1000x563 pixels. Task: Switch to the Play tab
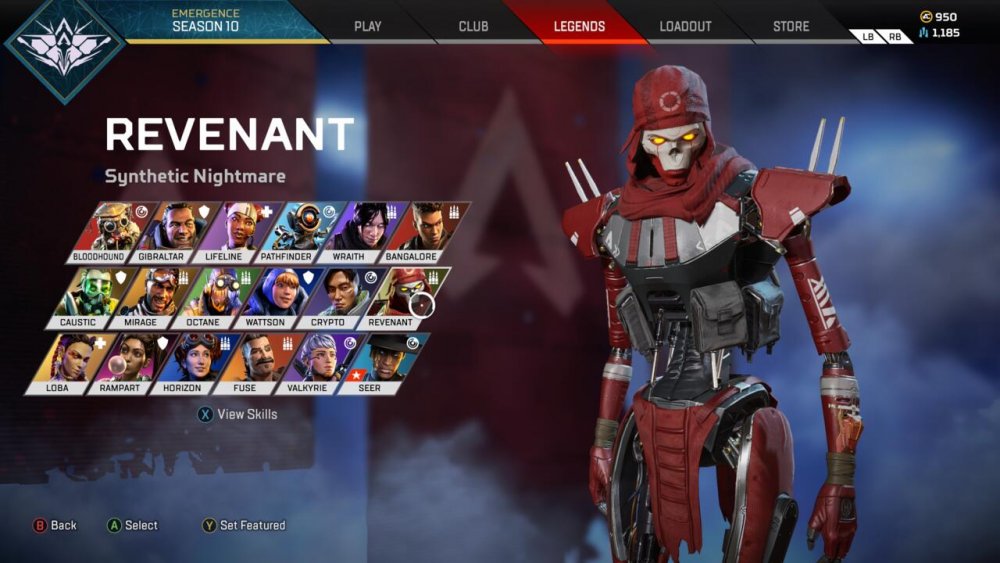click(x=368, y=26)
